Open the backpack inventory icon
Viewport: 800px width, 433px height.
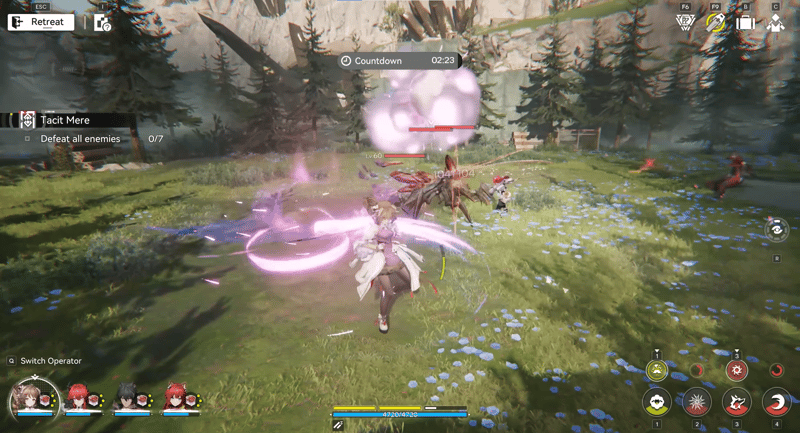pyautogui.click(x=745, y=23)
